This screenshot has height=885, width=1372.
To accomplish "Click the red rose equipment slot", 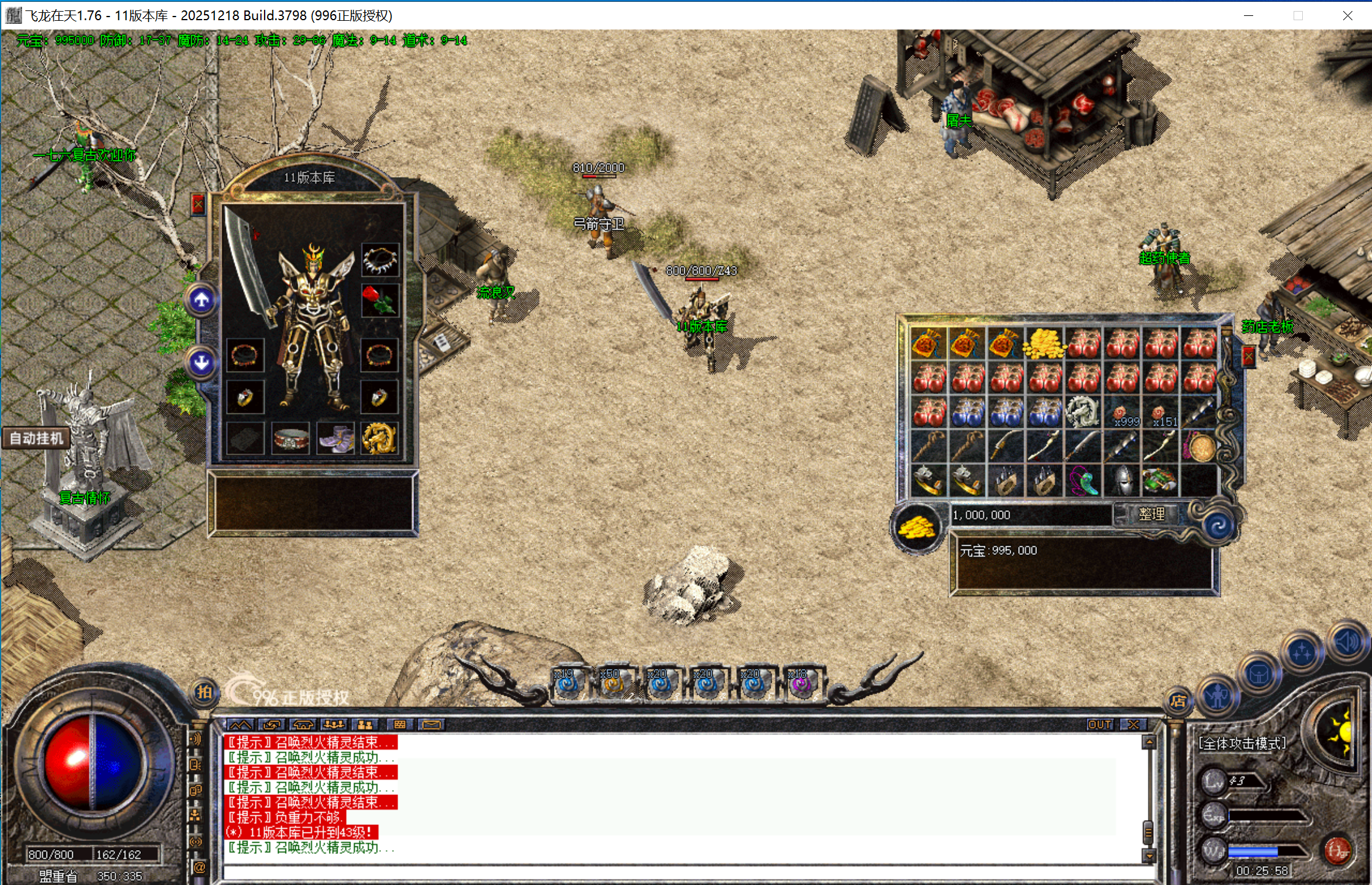I will pyautogui.click(x=380, y=300).
